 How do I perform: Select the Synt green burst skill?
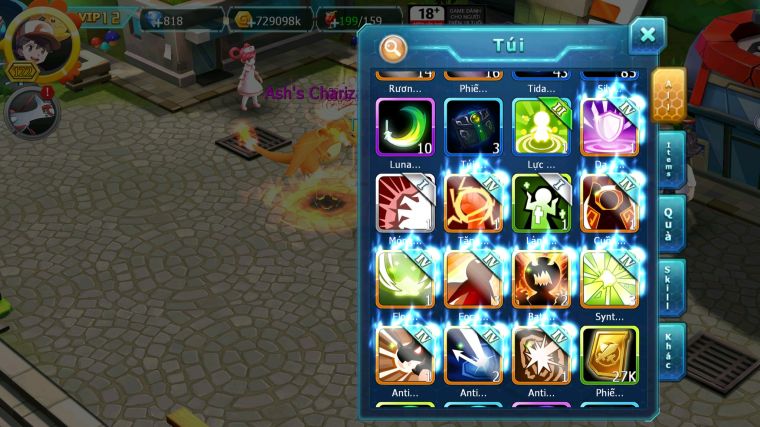608,278
